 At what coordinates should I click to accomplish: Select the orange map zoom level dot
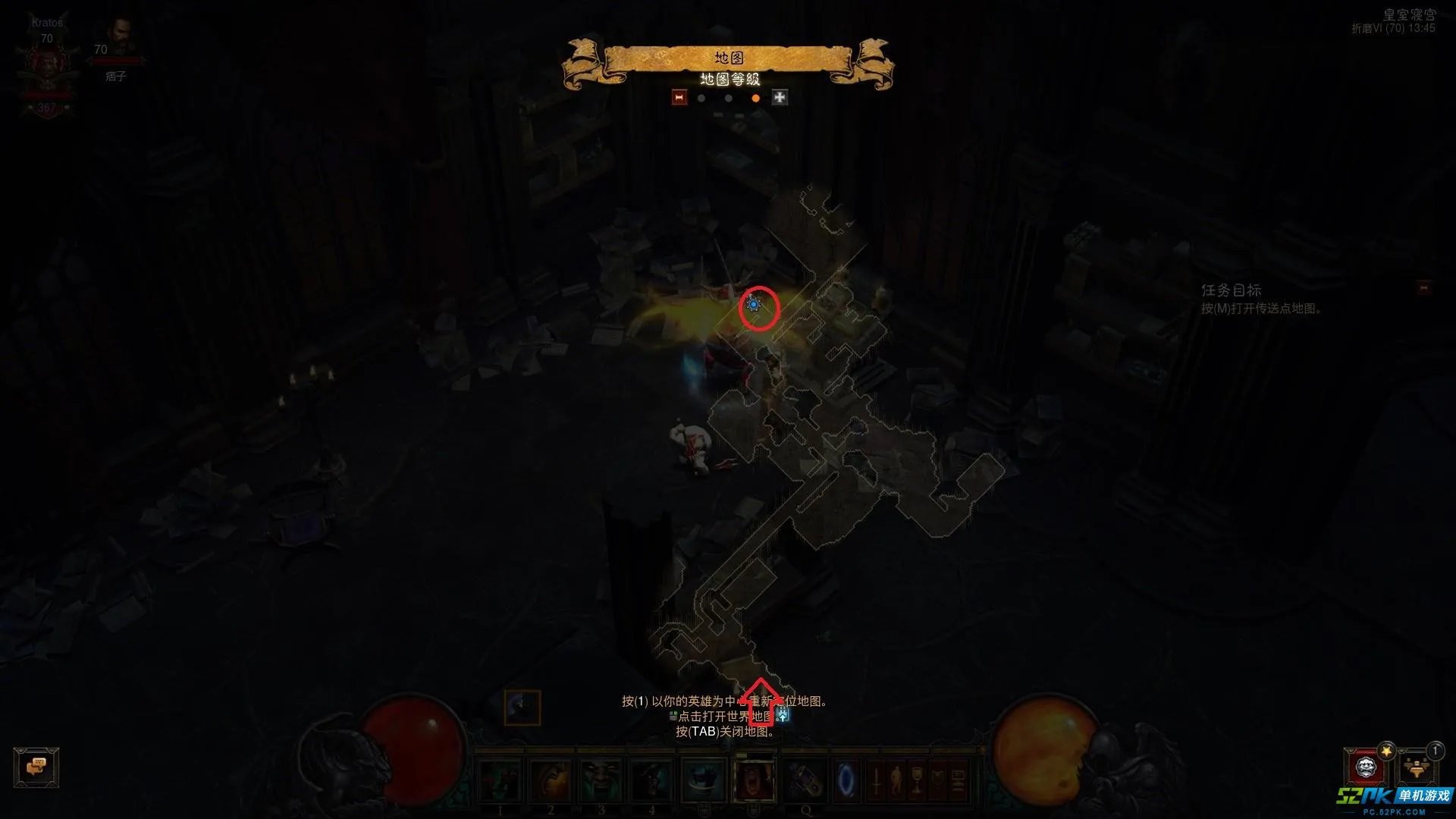pyautogui.click(x=755, y=98)
